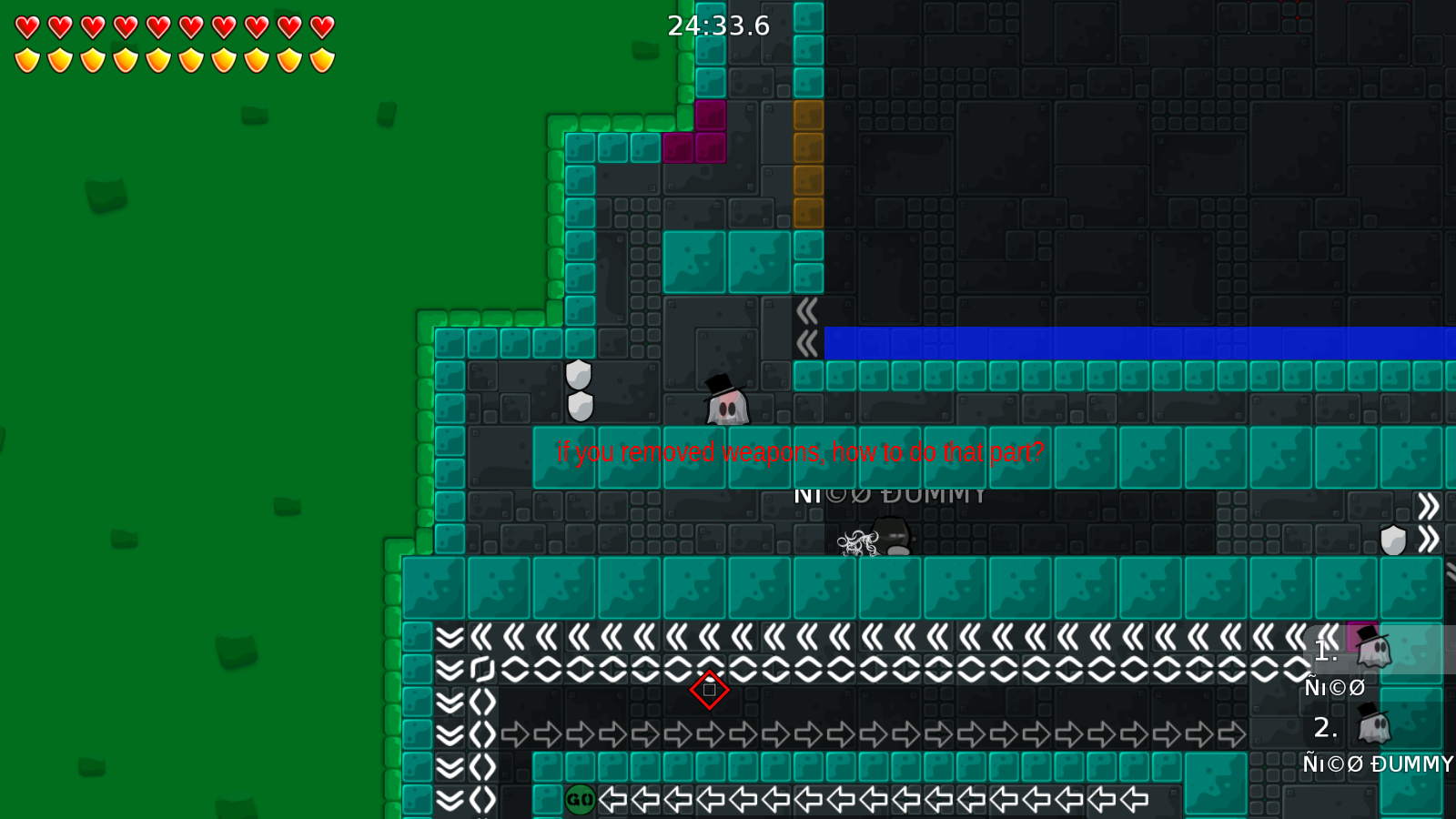This screenshot has height=819, width=1456.
Task: Click the red diamond checkpoint marker
Action: pos(711,690)
